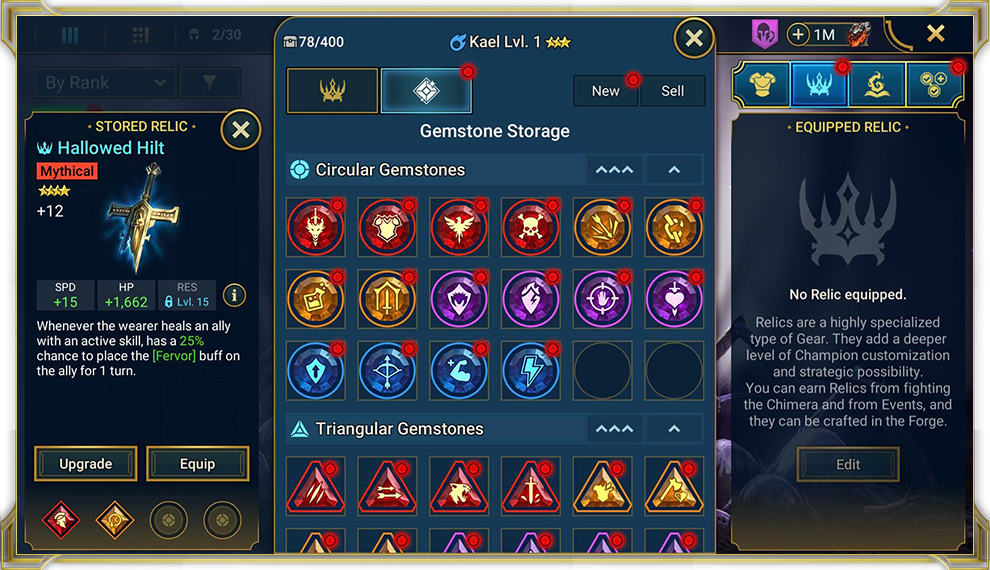Select the red claw-marks triangular gemstone
This screenshot has width=990, height=570.
coord(315,486)
